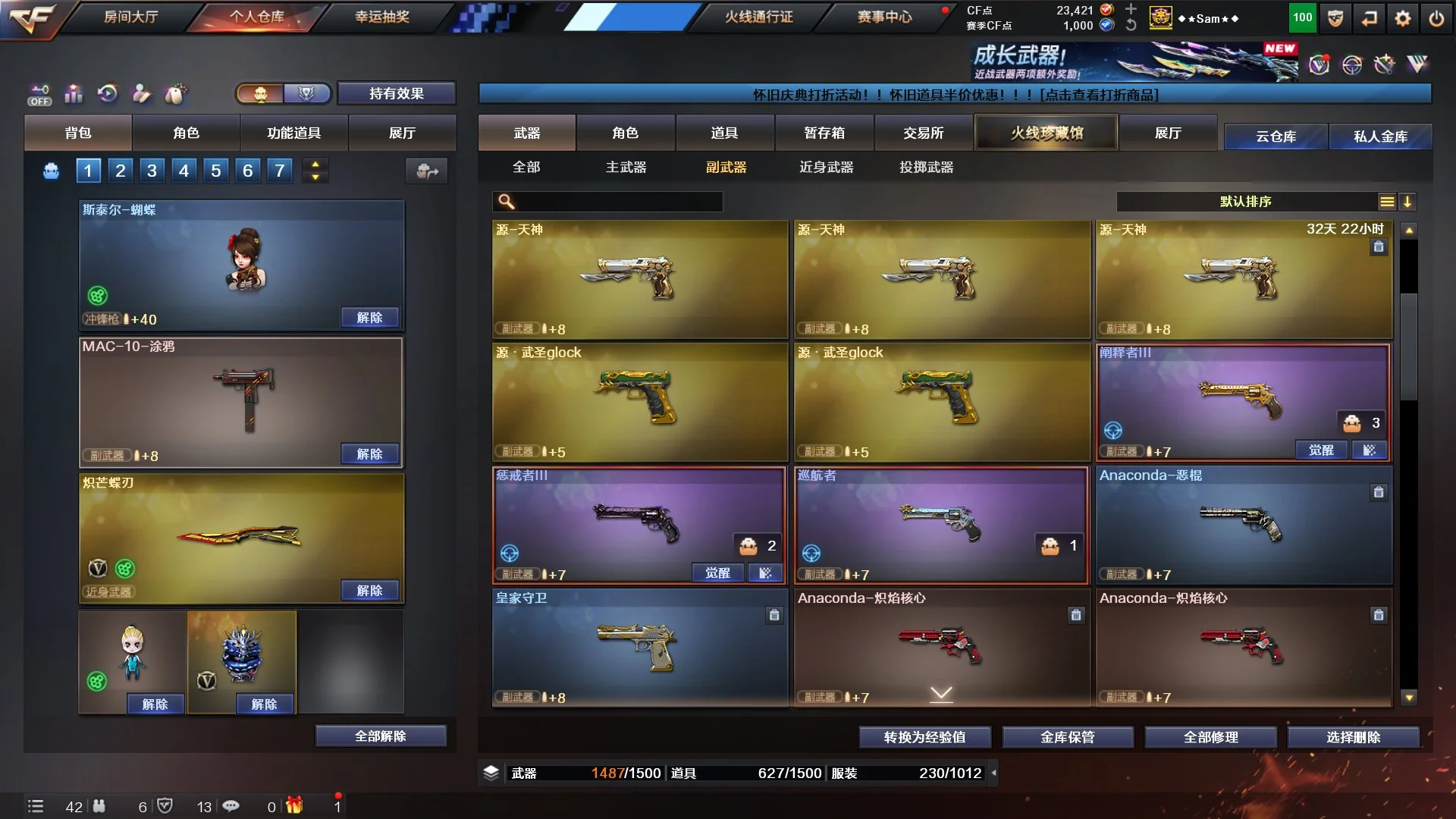Go to 幸运抽奖 lucky draw
The height and width of the screenshot is (819, 1456).
click(382, 17)
